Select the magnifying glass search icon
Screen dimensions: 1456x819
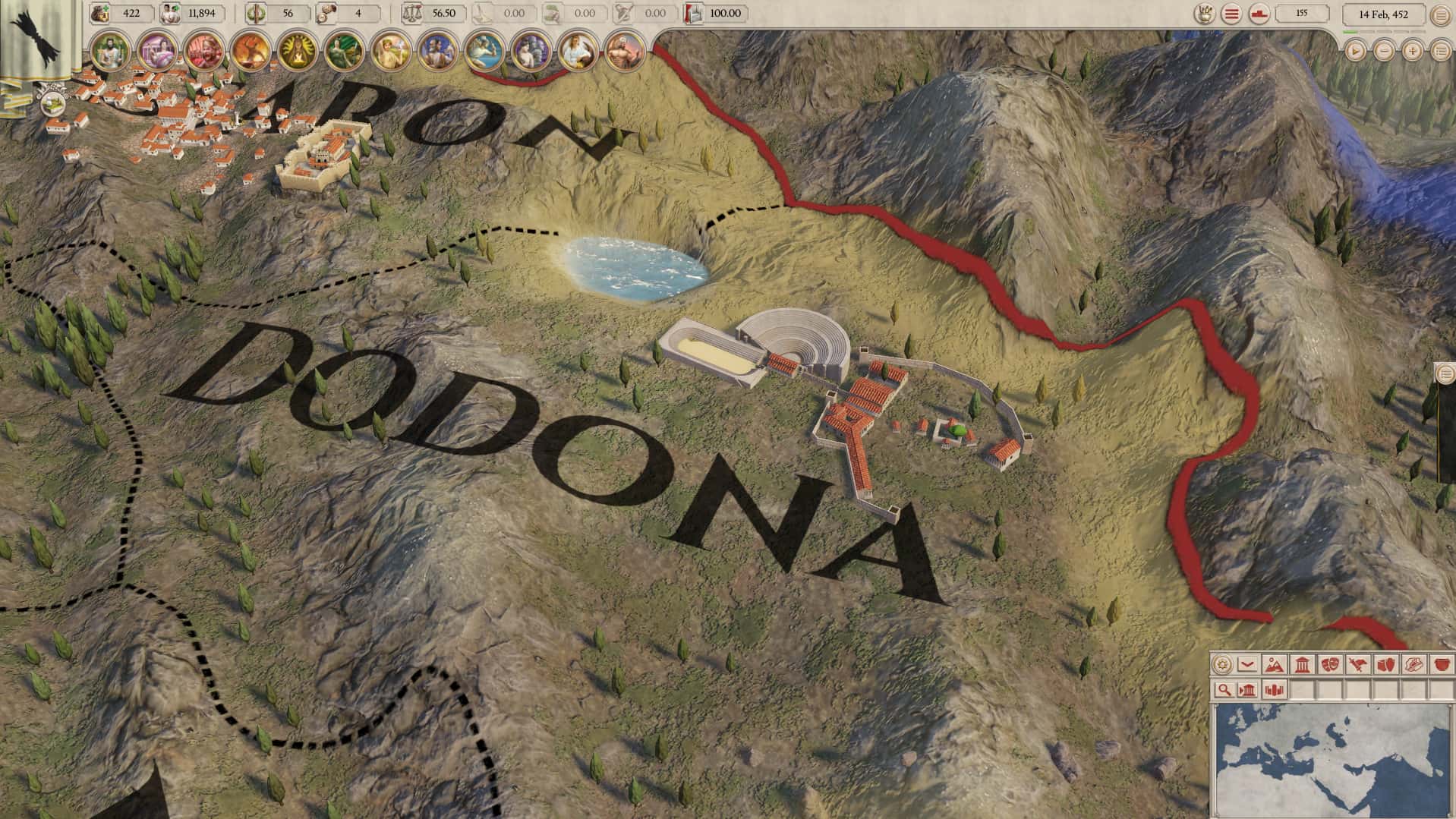click(x=1224, y=689)
